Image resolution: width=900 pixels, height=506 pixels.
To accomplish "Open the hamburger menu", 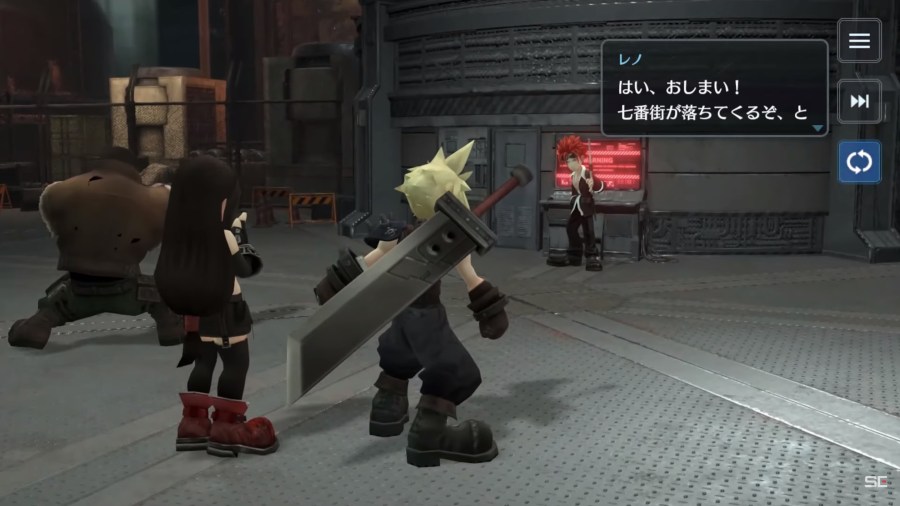I will point(859,42).
